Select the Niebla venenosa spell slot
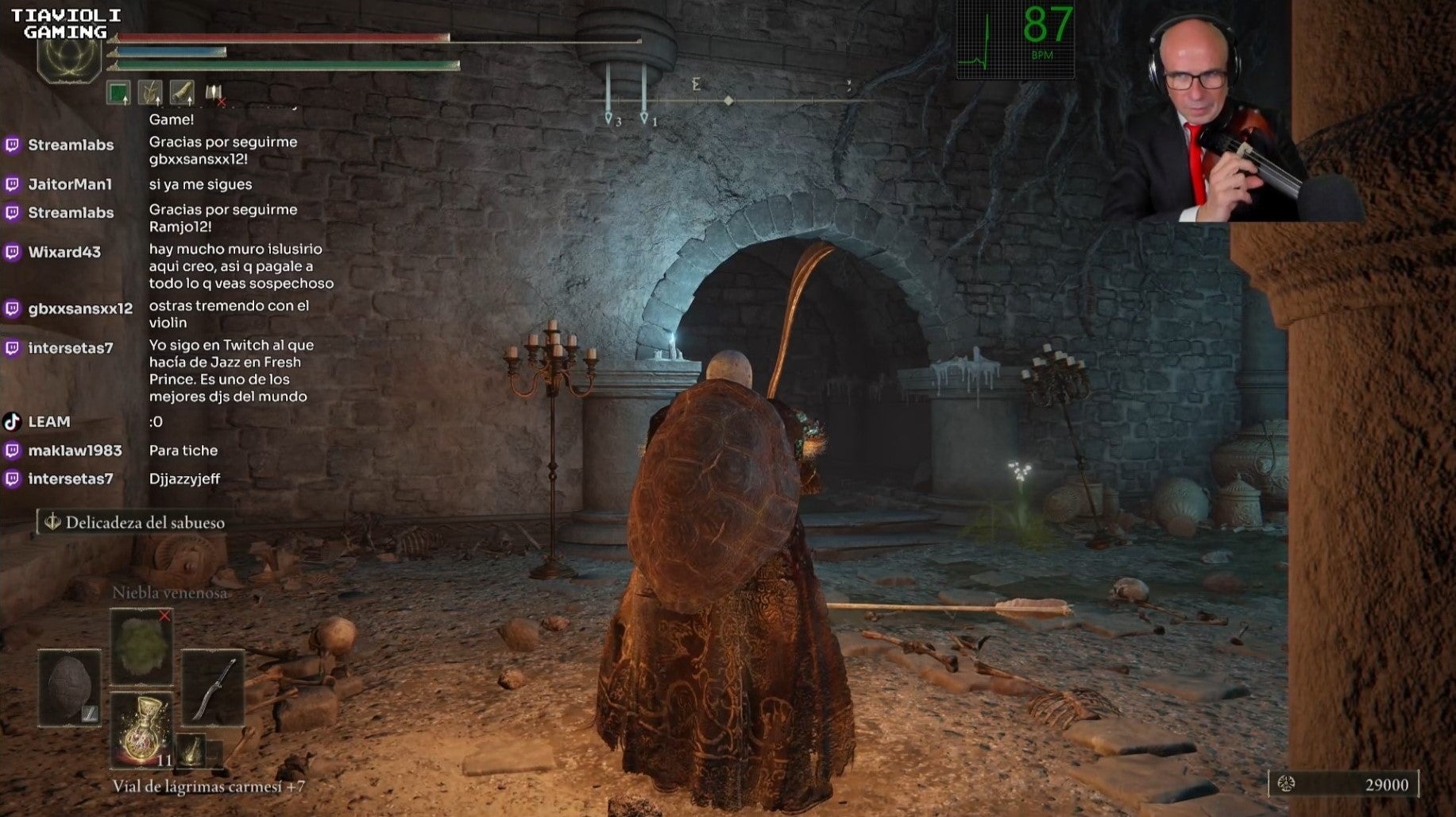1456x817 pixels. pyautogui.click(x=141, y=646)
